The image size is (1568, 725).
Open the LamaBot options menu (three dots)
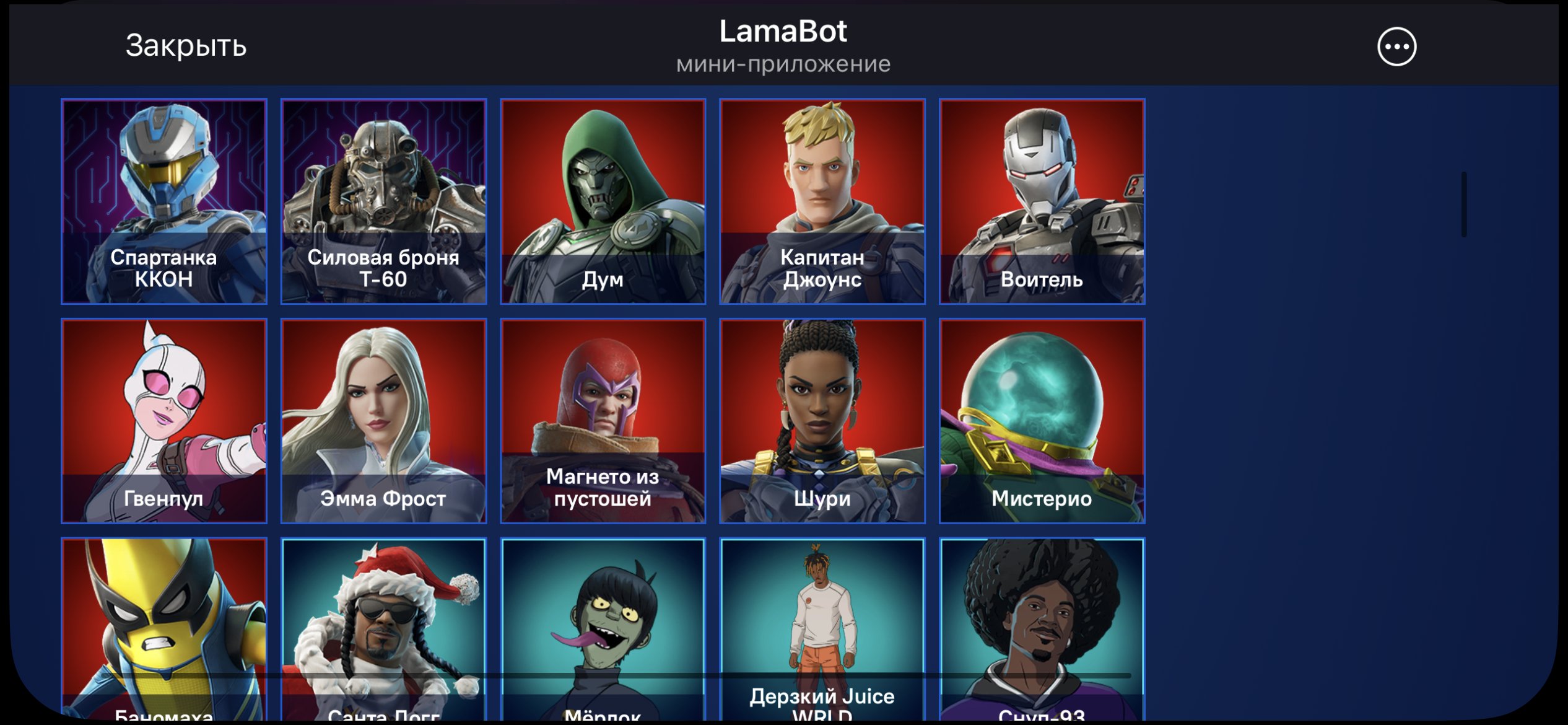(1398, 46)
